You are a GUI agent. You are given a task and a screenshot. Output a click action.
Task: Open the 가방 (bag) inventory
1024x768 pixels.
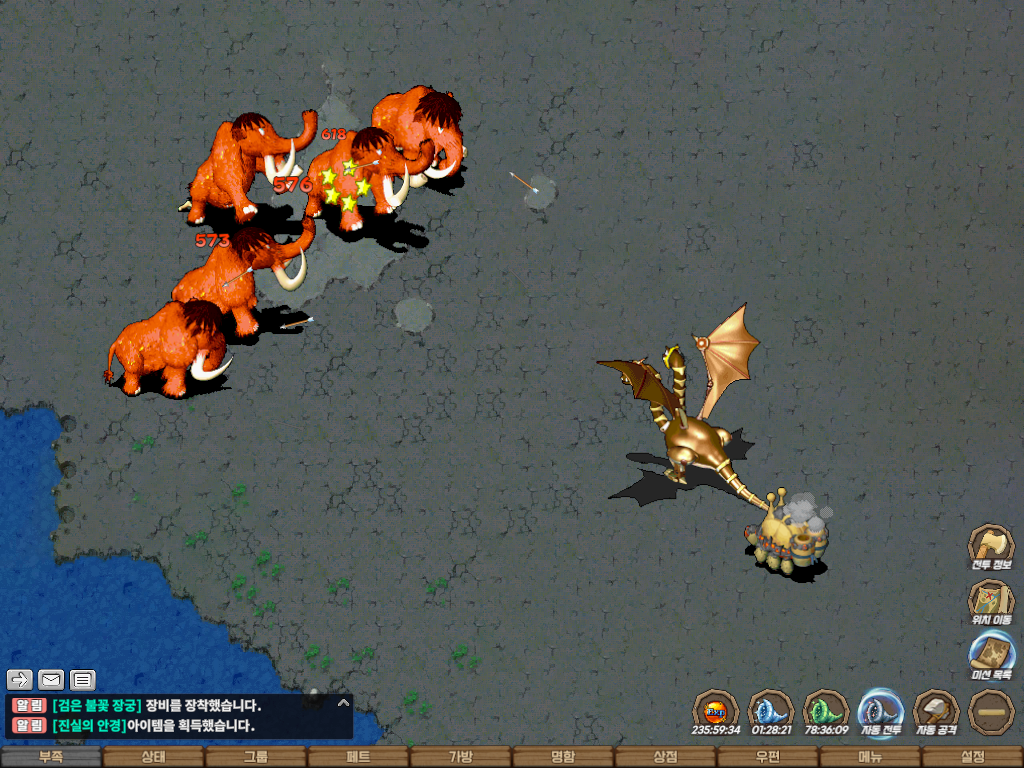[x=460, y=757]
